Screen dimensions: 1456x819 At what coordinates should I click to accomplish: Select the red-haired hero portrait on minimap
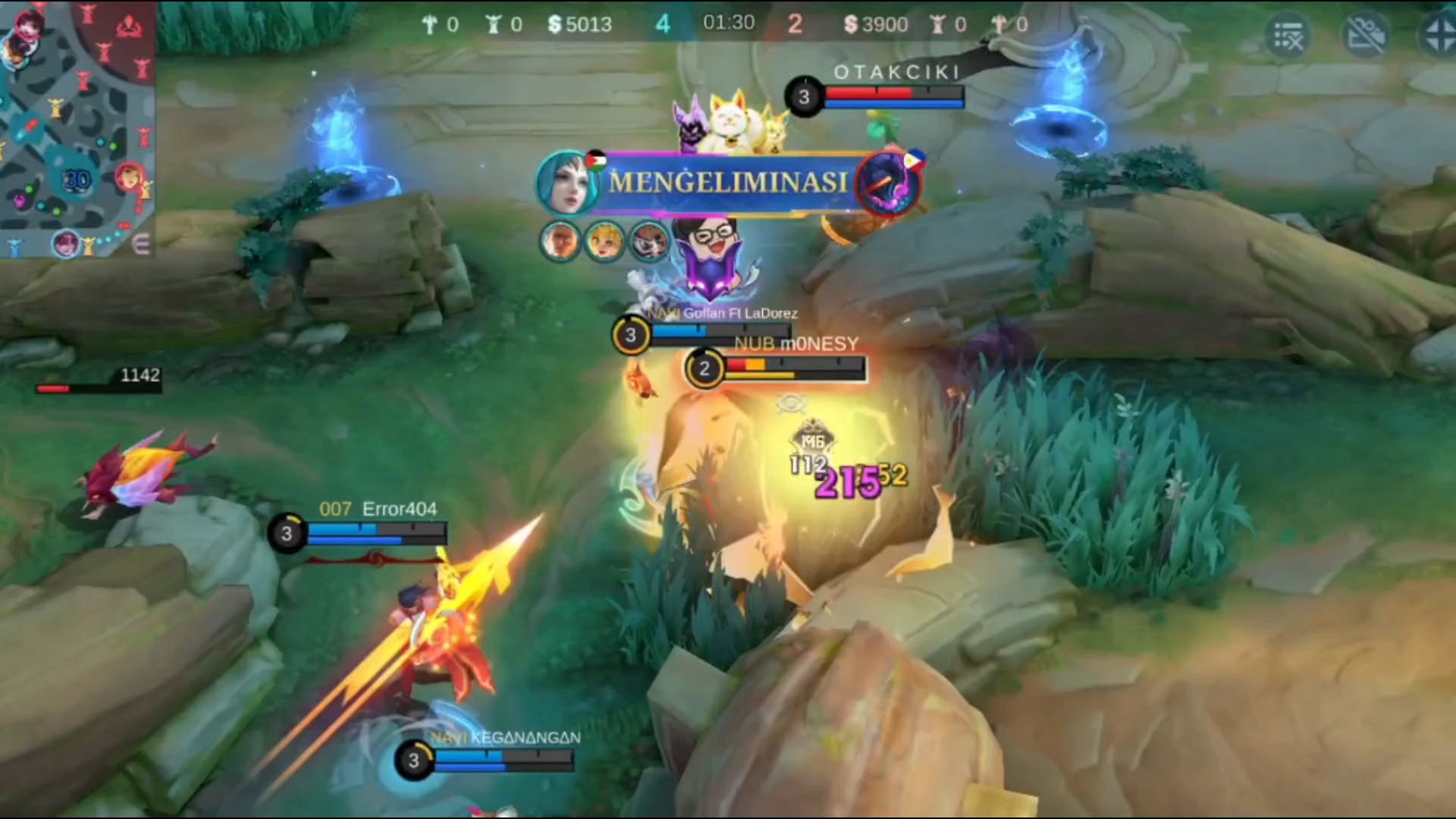(129, 178)
